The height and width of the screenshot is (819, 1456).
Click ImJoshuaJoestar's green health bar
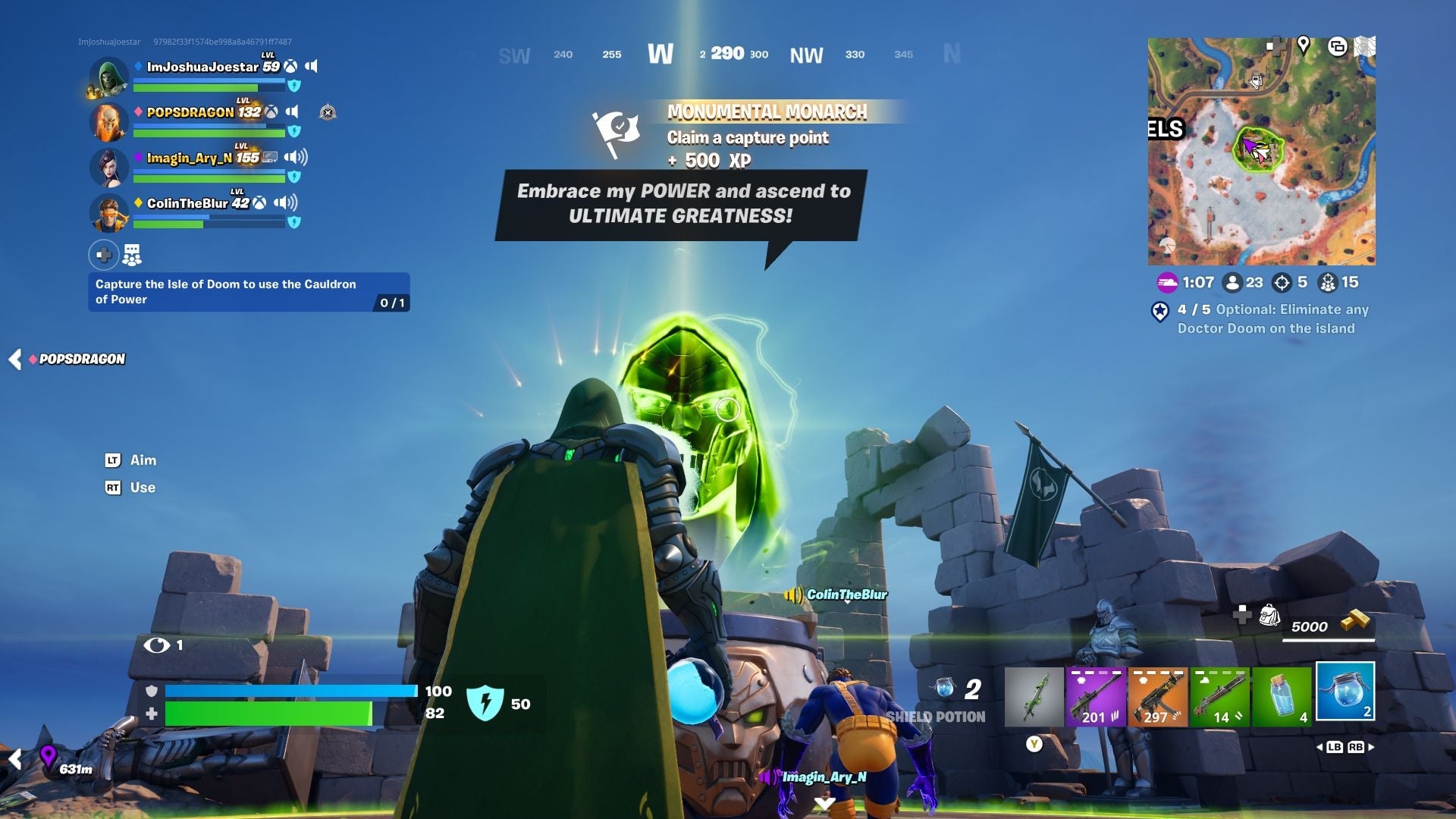click(196, 86)
